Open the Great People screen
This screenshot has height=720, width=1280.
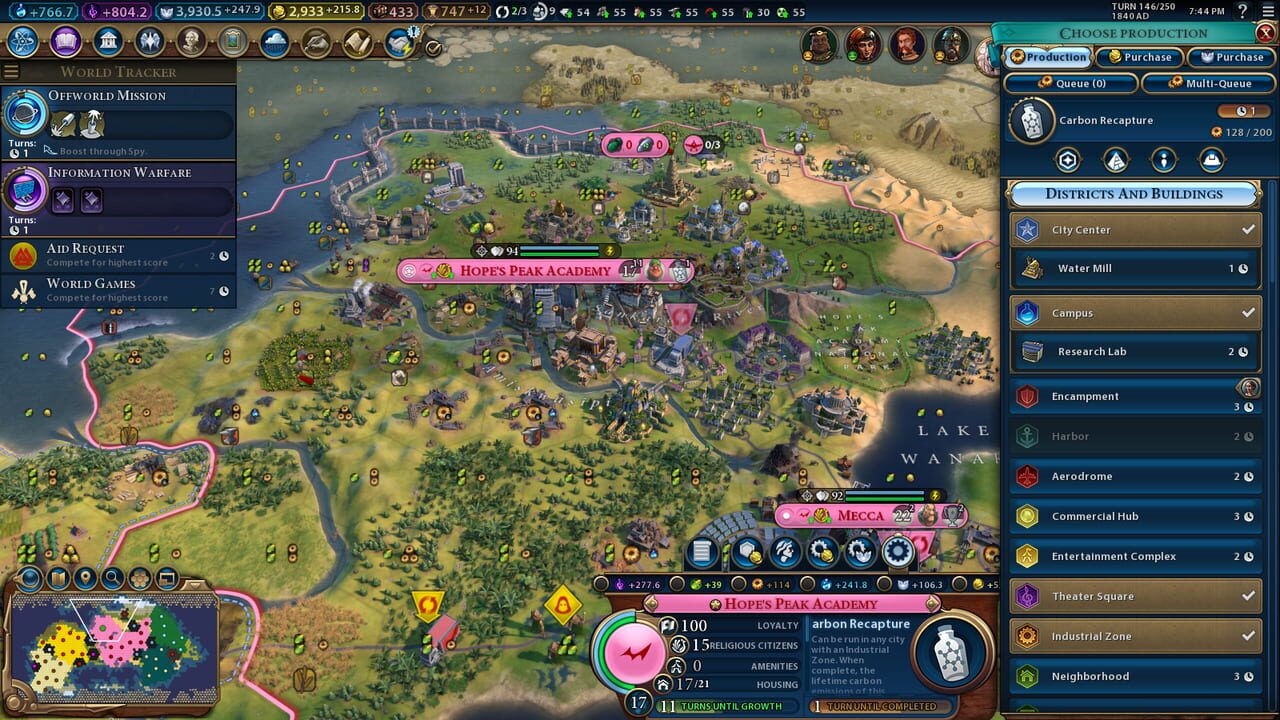click(x=189, y=42)
